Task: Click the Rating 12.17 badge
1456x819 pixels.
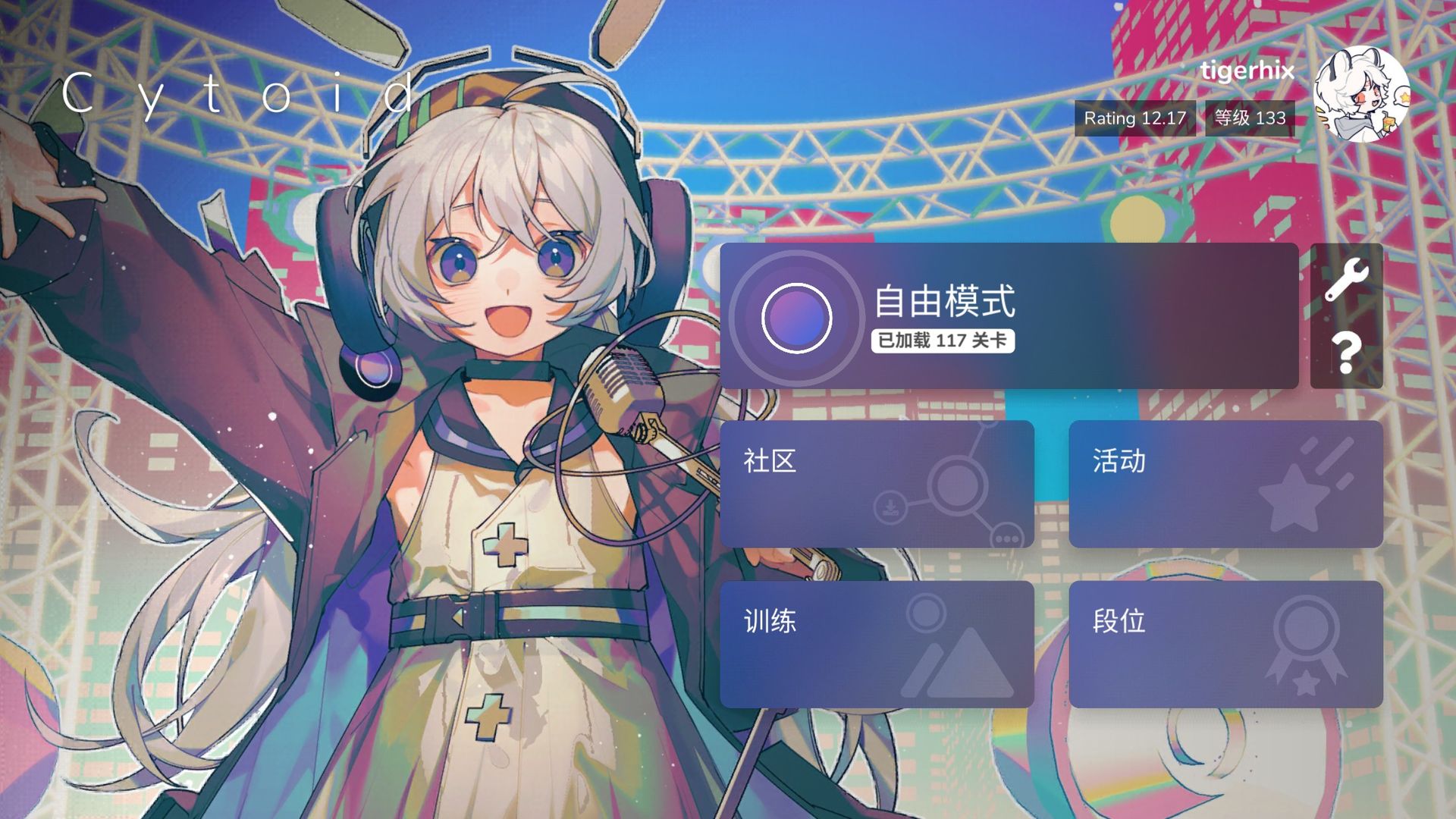Action: tap(1134, 119)
